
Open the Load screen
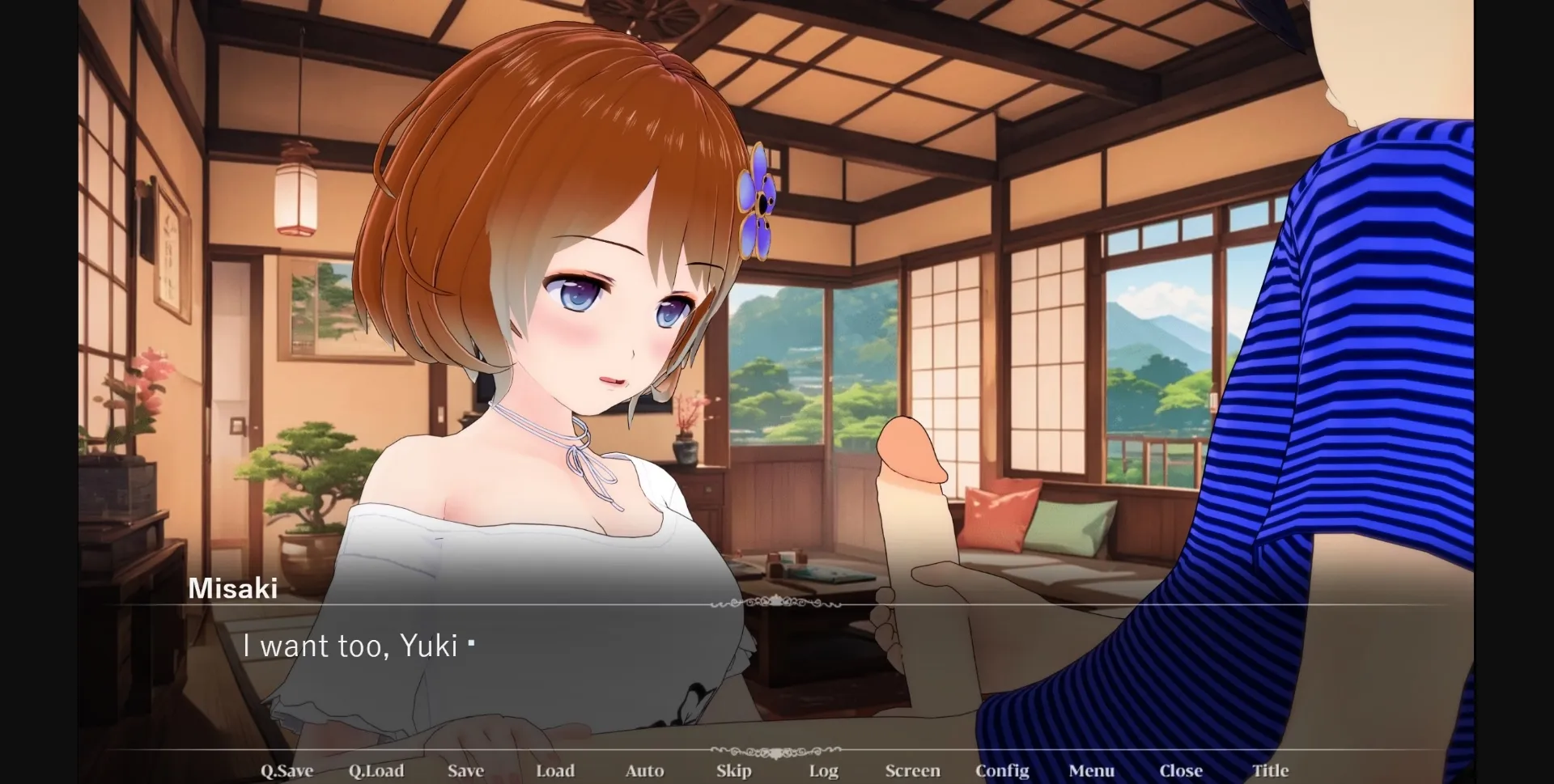click(556, 770)
